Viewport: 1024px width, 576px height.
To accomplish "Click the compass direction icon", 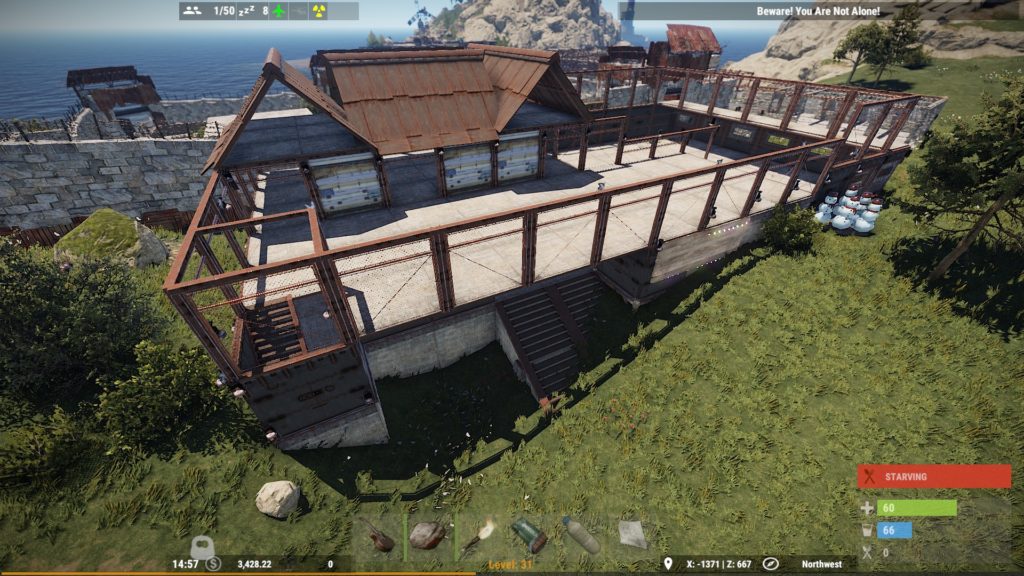I will tap(770, 564).
